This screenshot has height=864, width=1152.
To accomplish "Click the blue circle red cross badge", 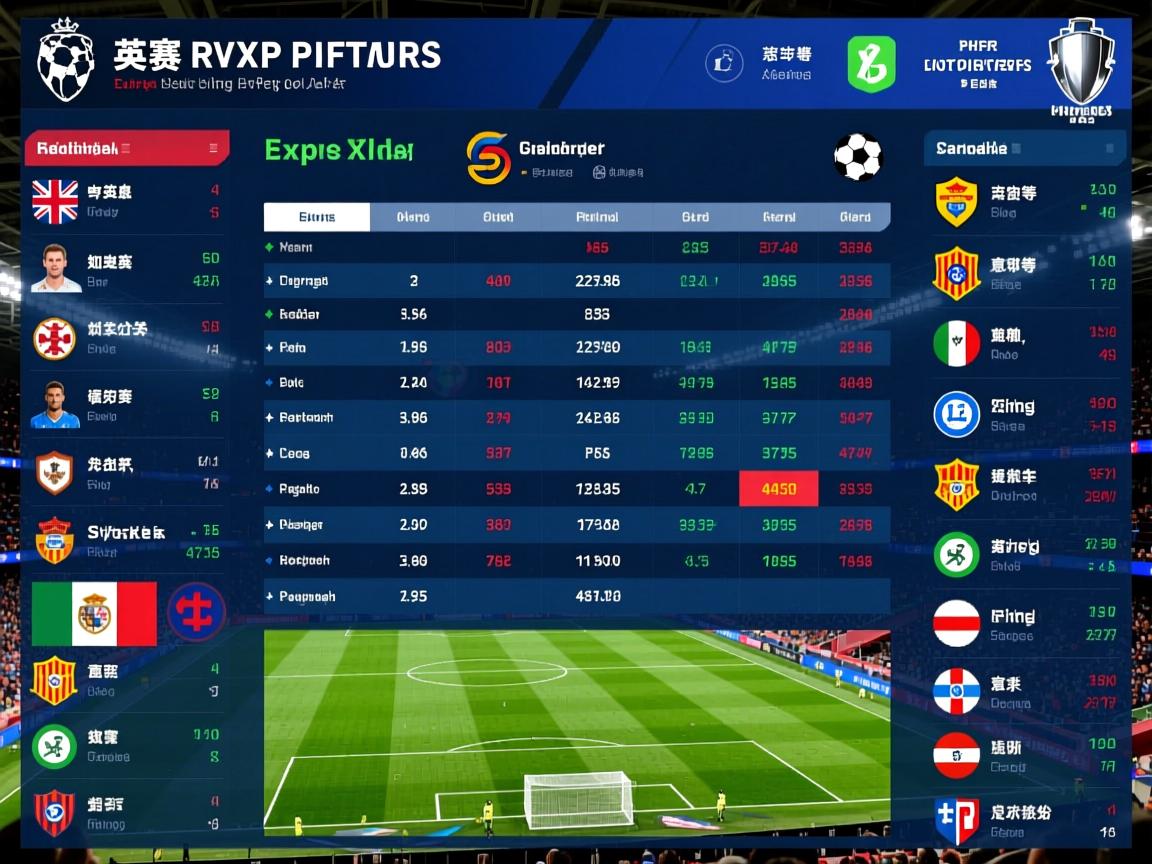I will 196,612.
